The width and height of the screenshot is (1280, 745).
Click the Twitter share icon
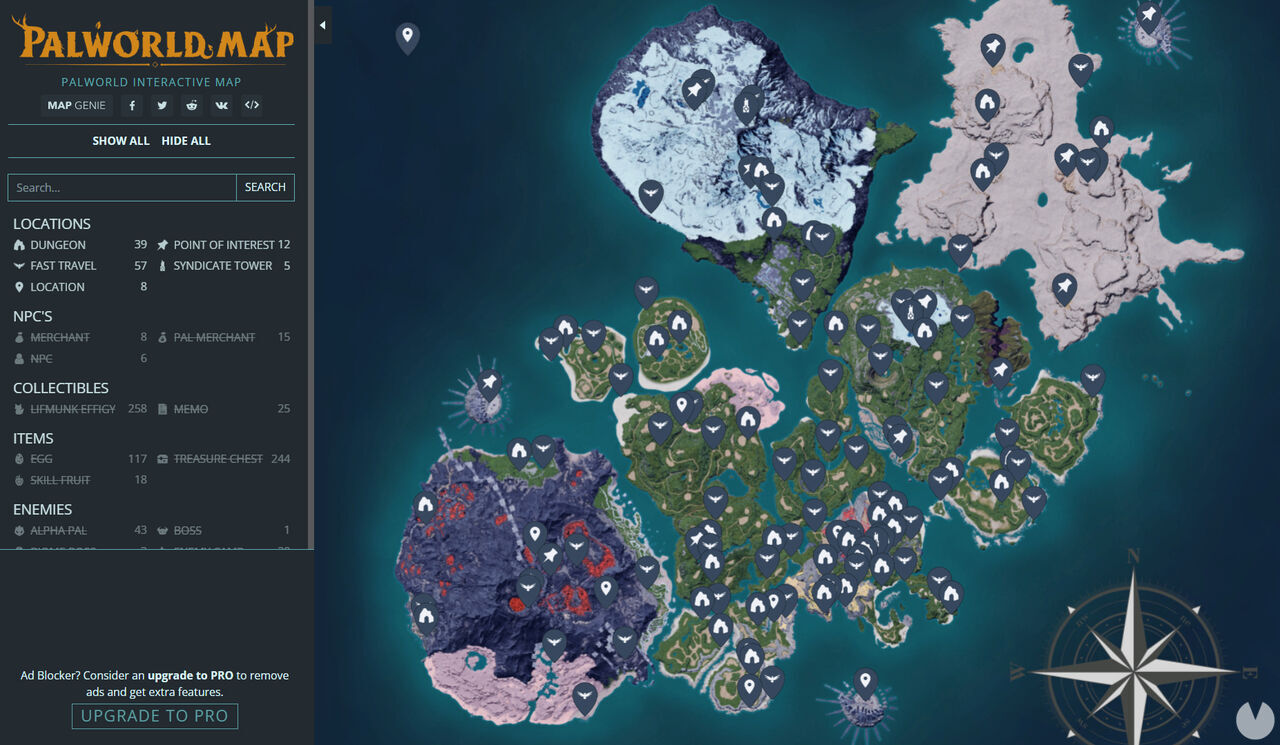tap(161, 105)
